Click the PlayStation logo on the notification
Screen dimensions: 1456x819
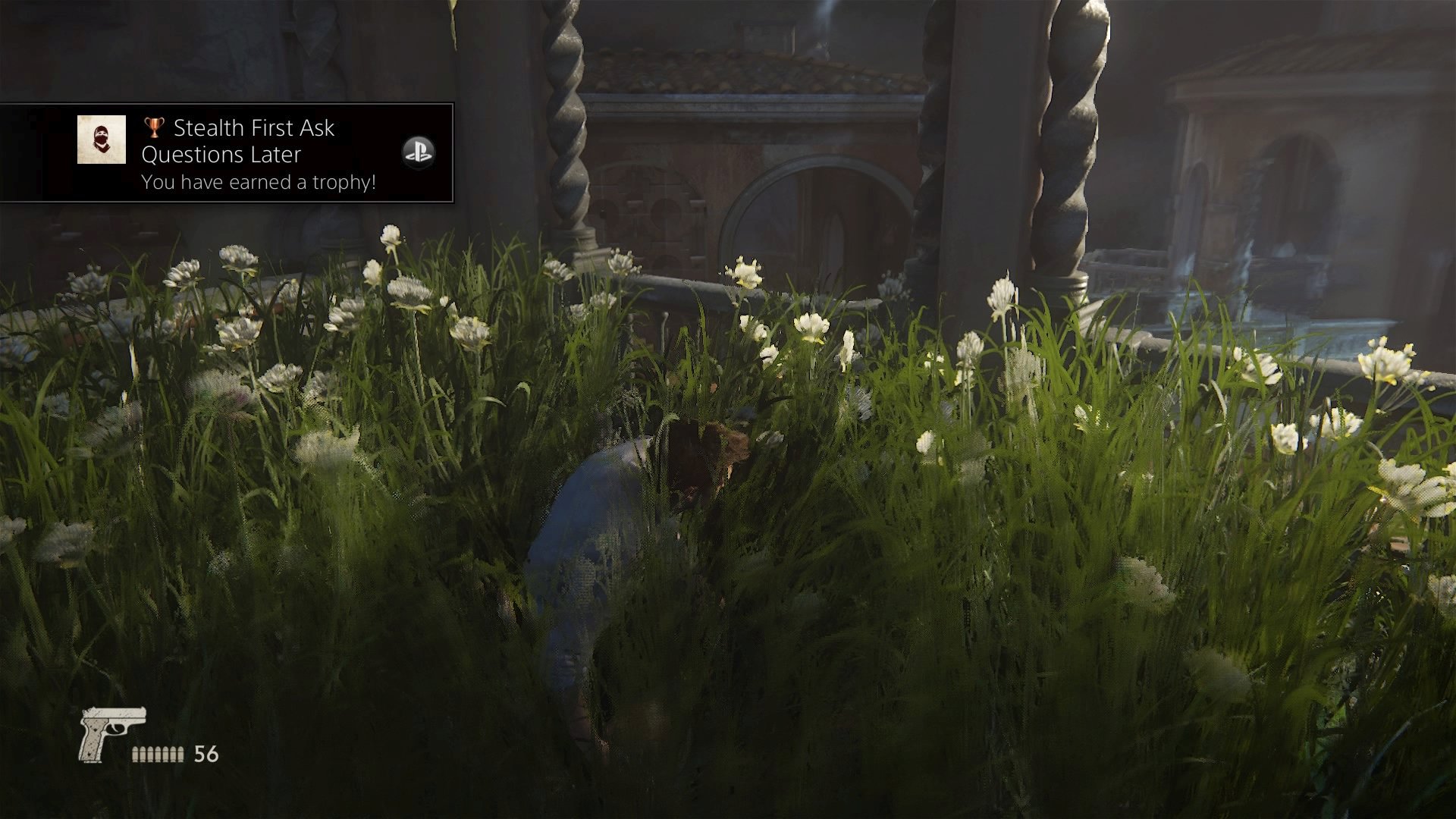(418, 152)
